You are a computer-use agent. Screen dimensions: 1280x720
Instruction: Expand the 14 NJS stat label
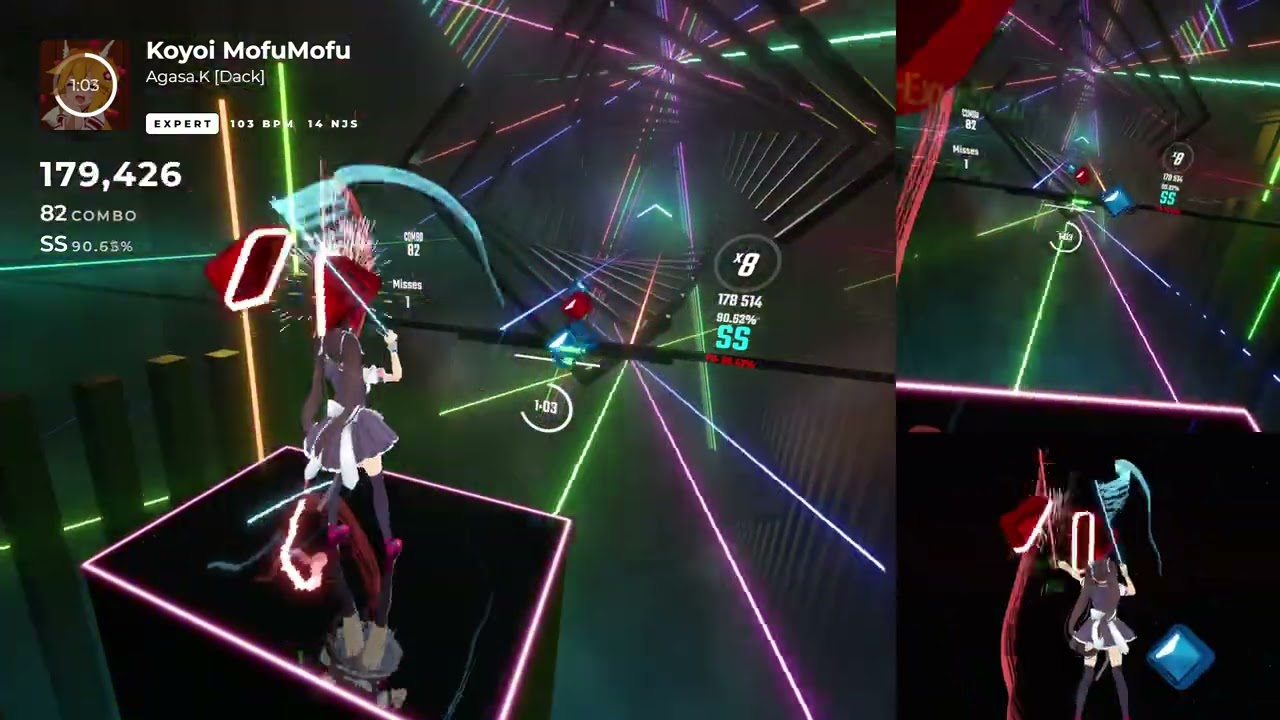tap(333, 123)
